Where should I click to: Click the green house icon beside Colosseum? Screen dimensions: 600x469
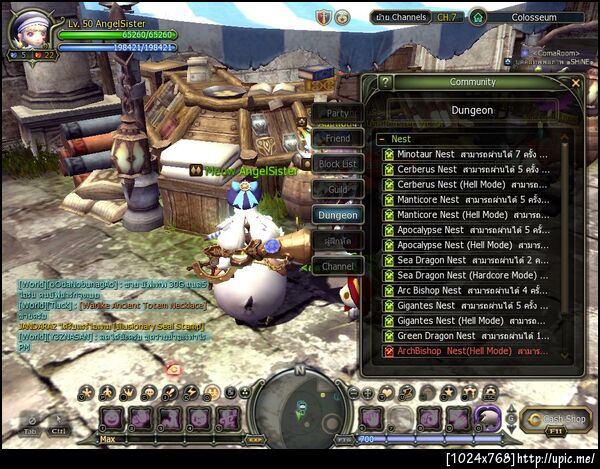pos(478,18)
